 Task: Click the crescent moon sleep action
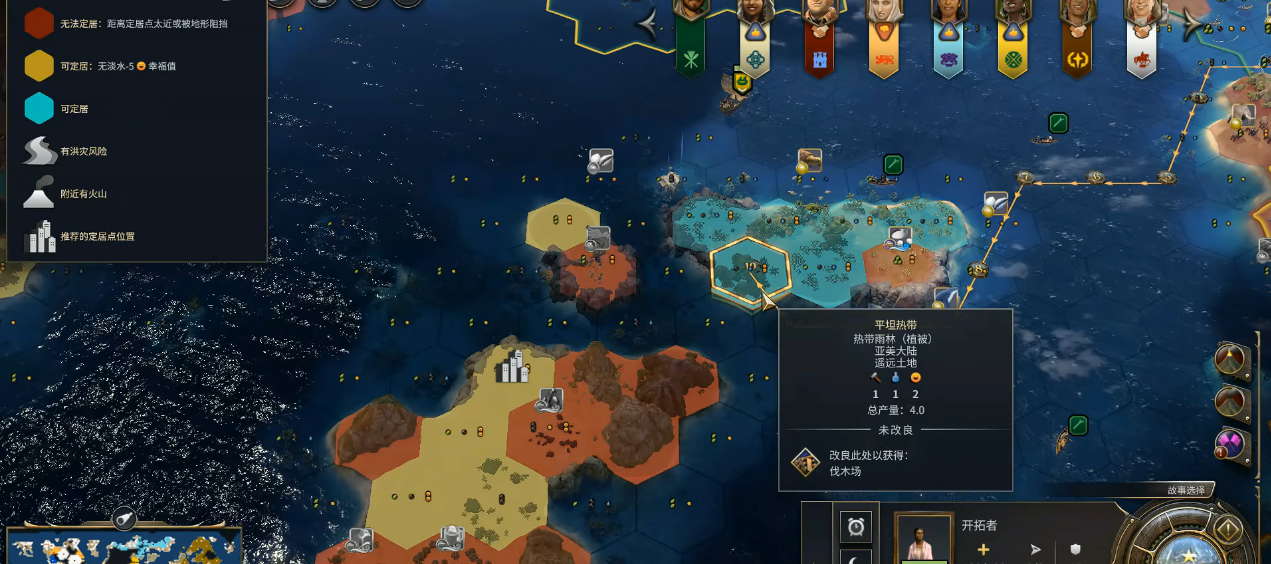pyautogui.click(x=855, y=558)
